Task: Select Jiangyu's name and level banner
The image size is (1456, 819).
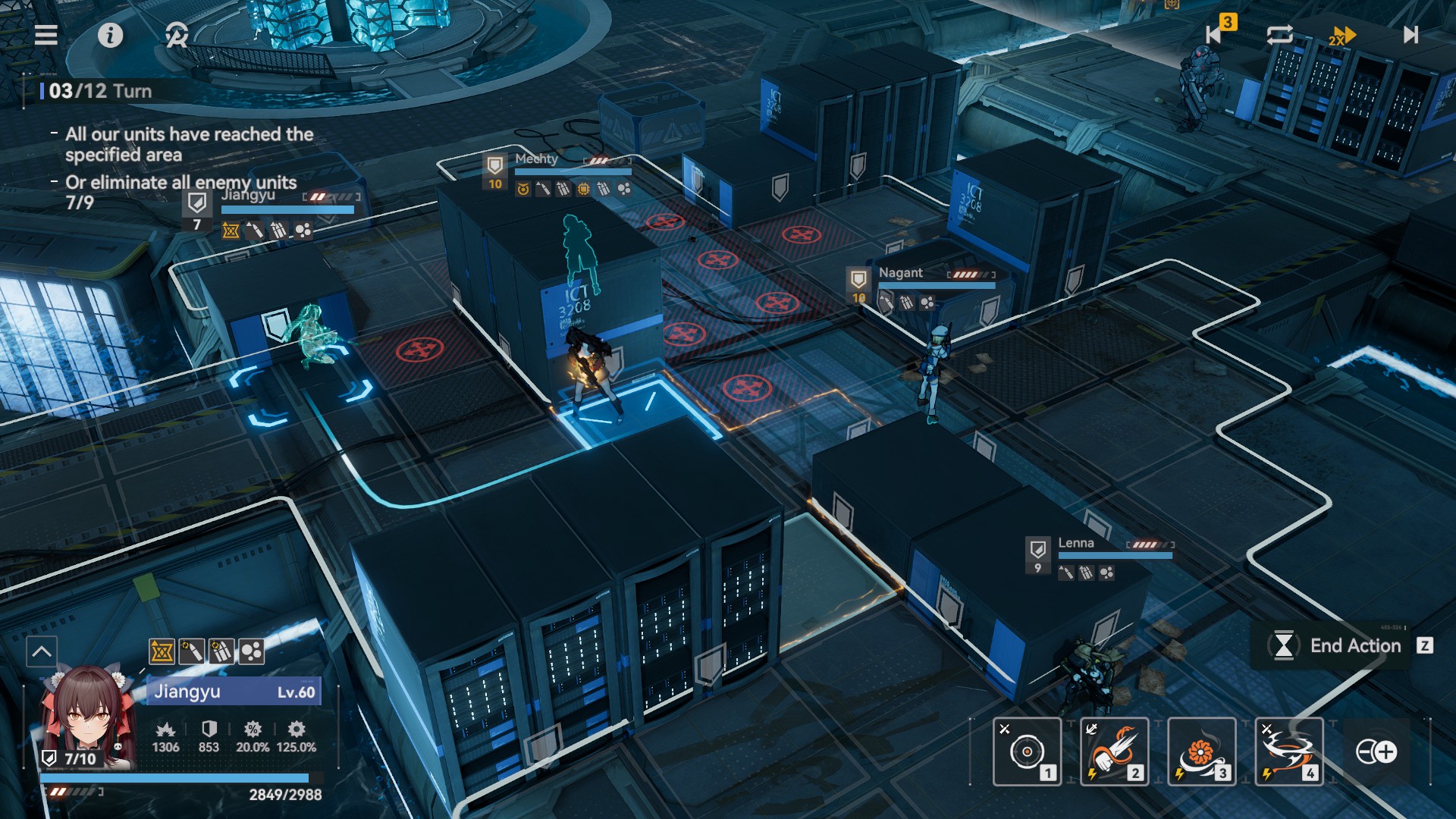Action: pyautogui.click(x=234, y=692)
